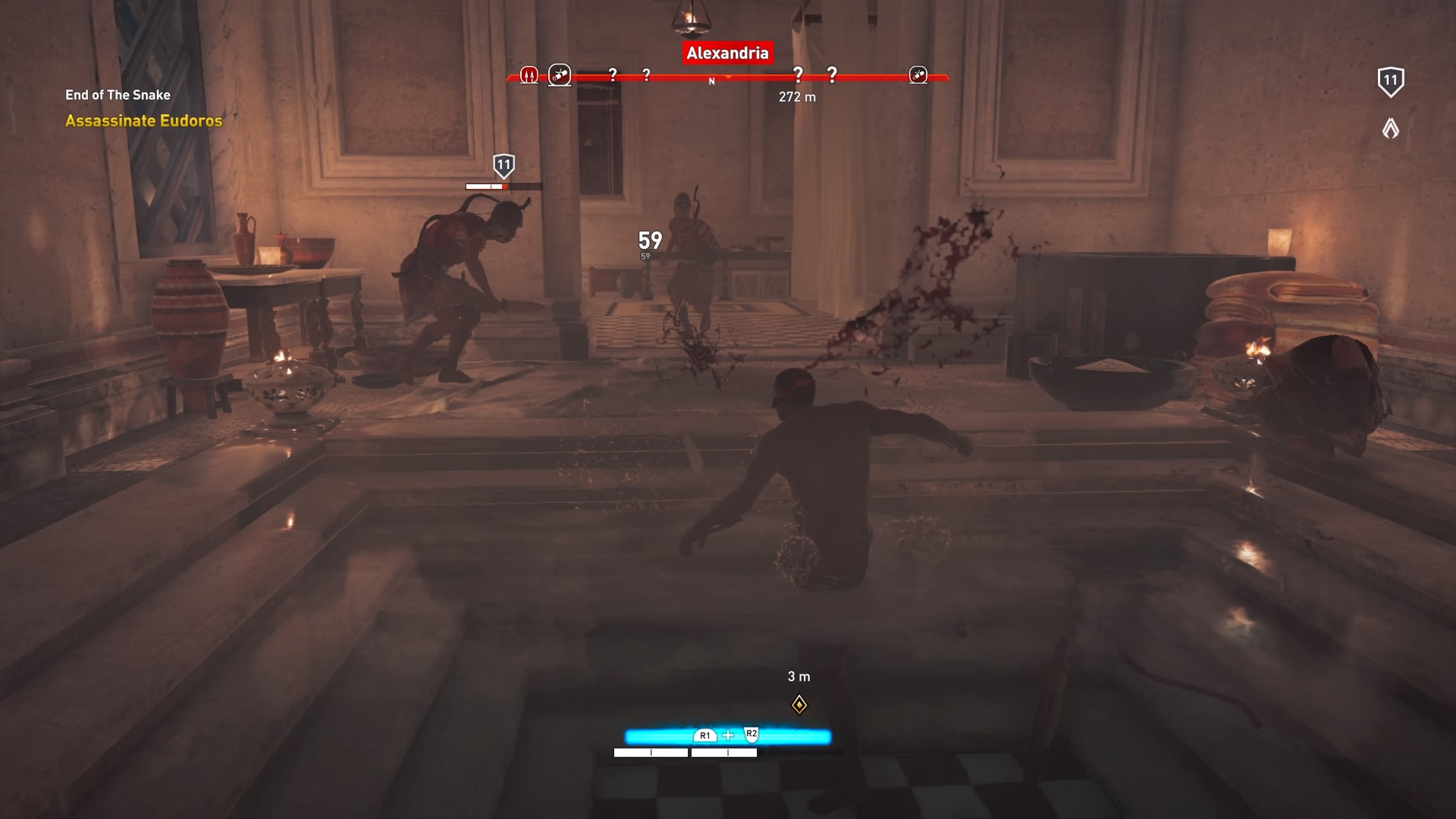Select the red twin-spears compass marker
The width and height of the screenshot is (1456, 819).
(529, 75)
